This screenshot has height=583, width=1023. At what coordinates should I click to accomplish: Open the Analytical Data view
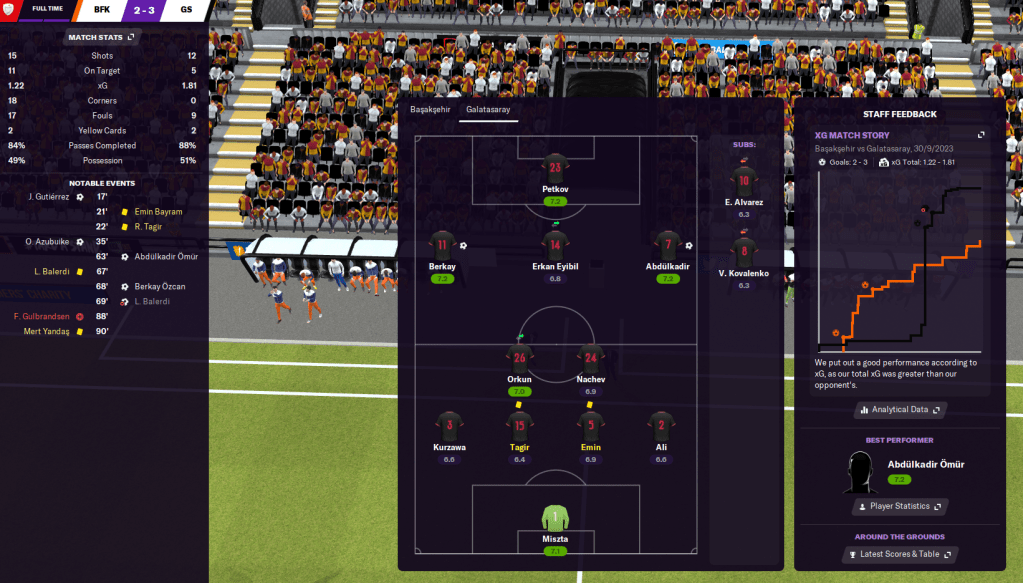point(899,410)
